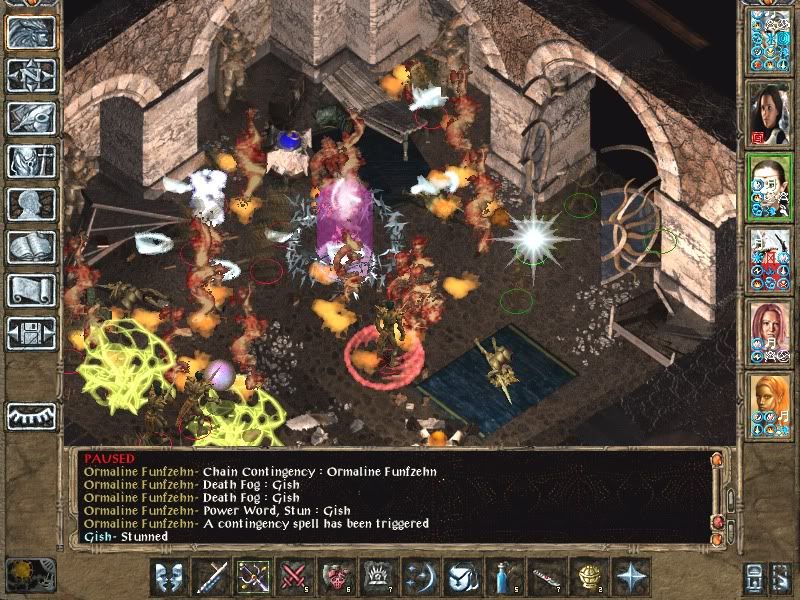
Task: Open the character record with the bust button
Action: [31, 204]
